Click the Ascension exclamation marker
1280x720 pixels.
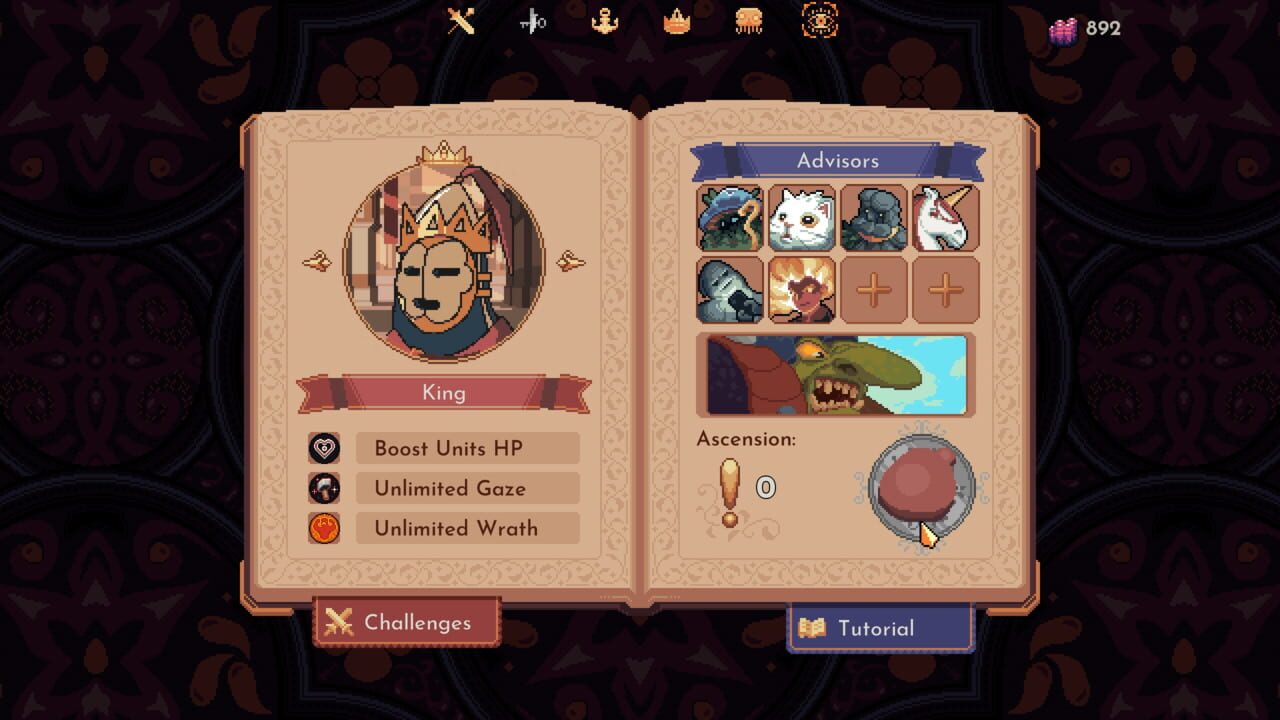(x=729, y=490)
